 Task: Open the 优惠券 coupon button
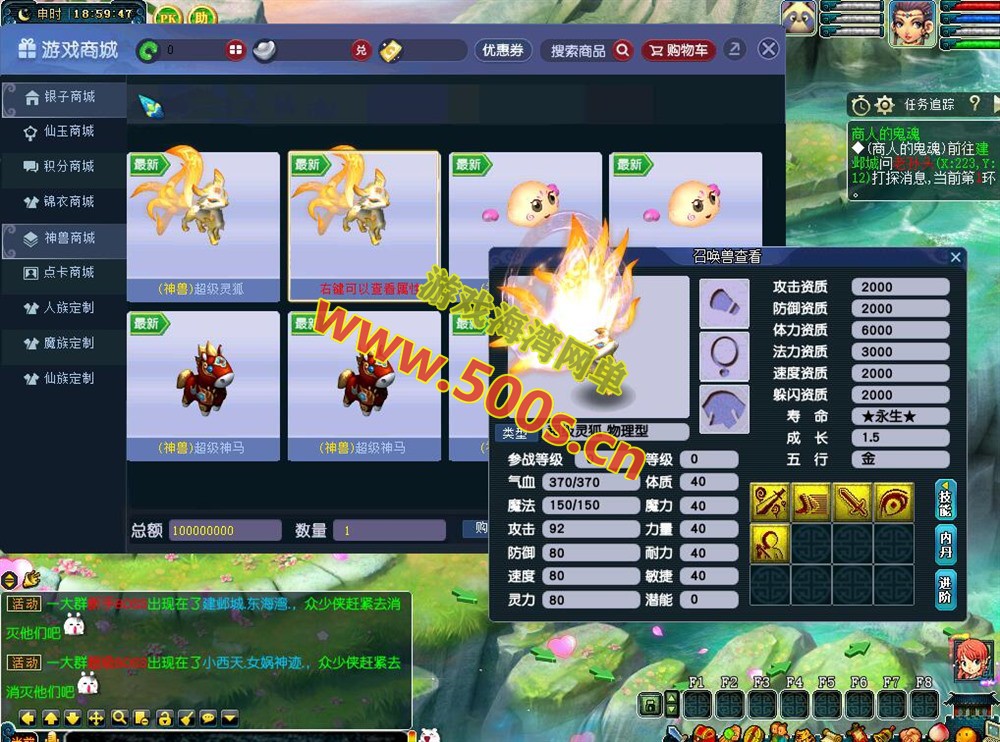pyautogui.click(x=502, y=50)
